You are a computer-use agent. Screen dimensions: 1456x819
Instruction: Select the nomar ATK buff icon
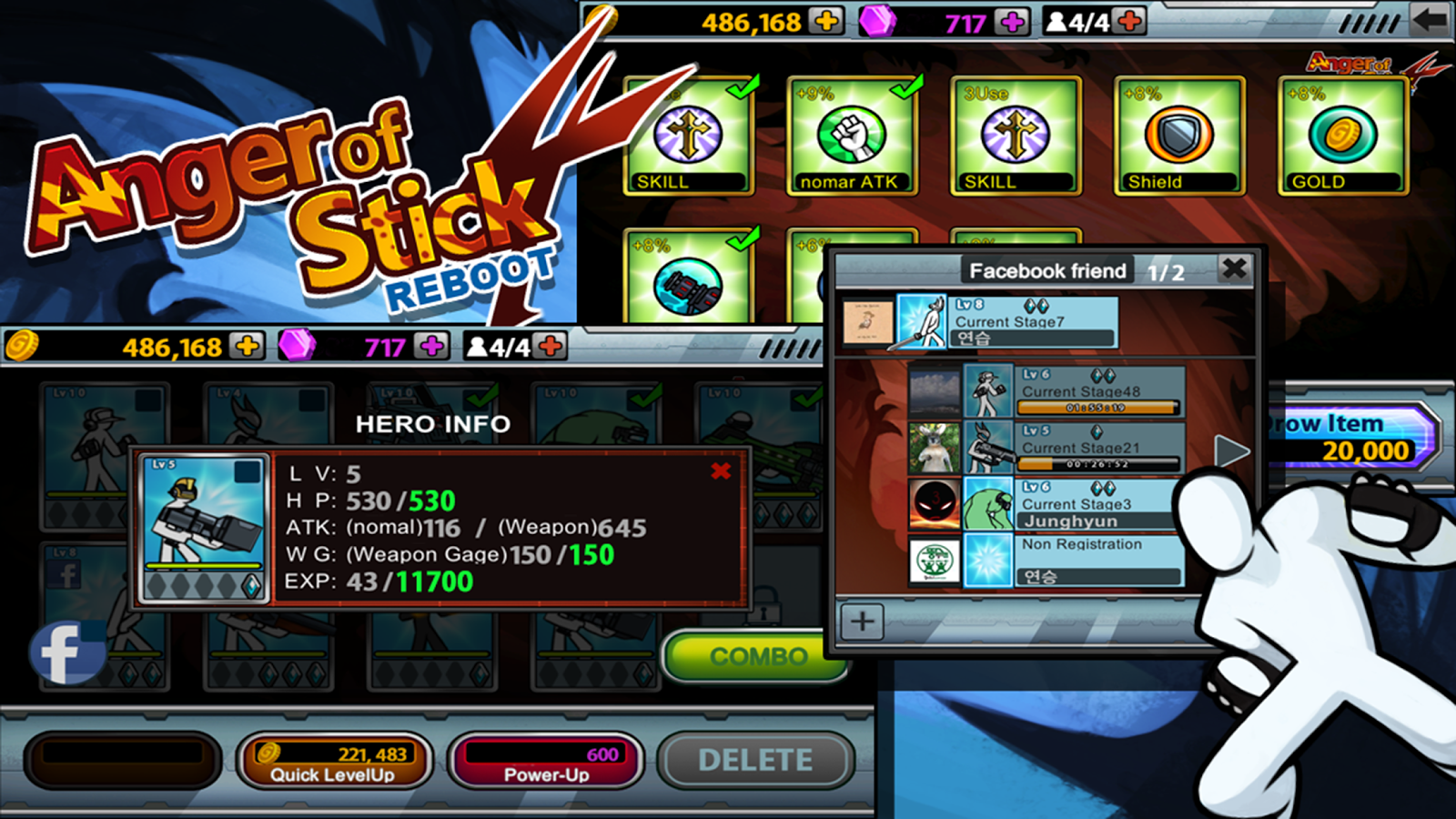tap(851, 132)
